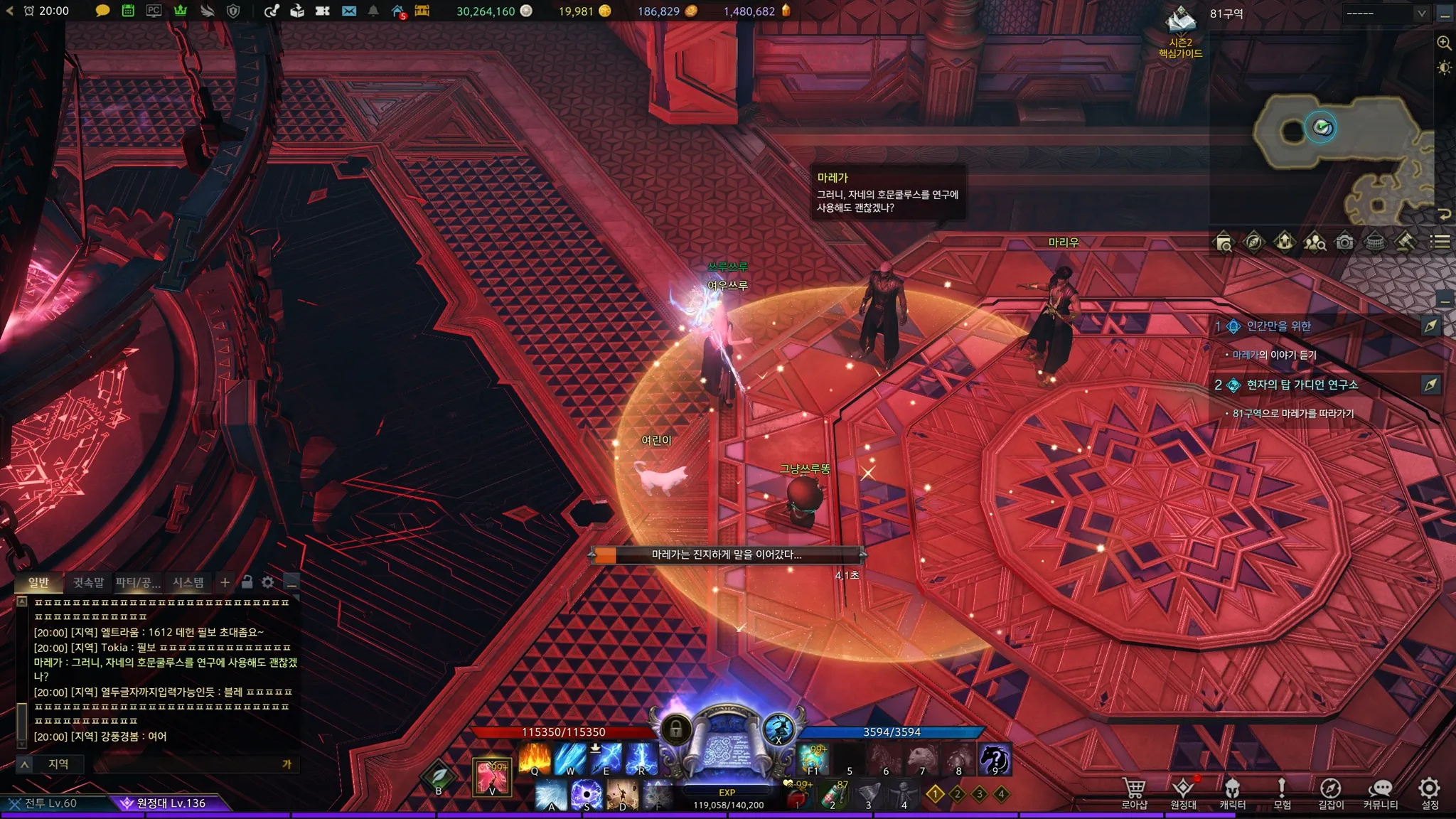Open the 길잡이 guide menu
Viewport: 1456px width, 819px height.
pyautogui.click(x=1331, y=793)
